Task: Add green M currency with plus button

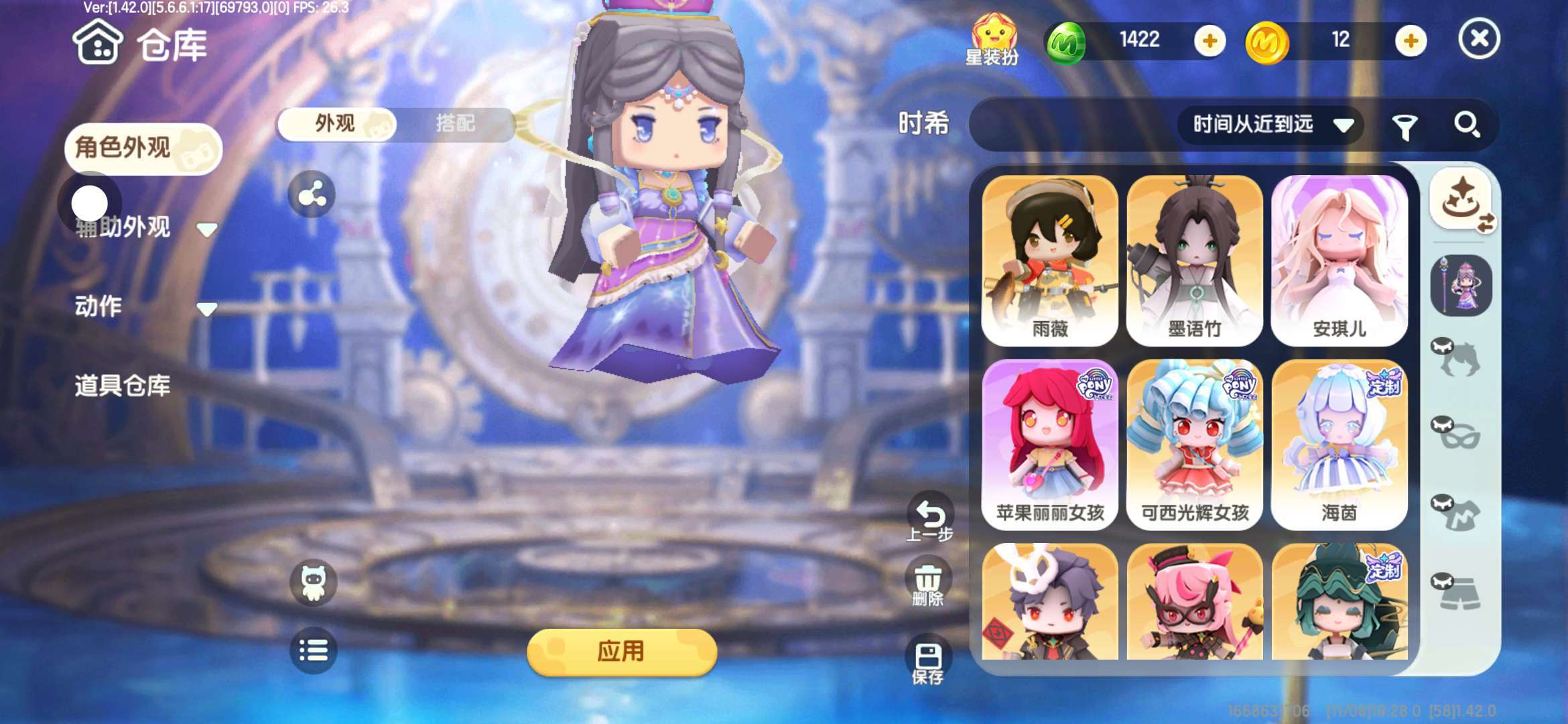Action: coord(1210,41)
